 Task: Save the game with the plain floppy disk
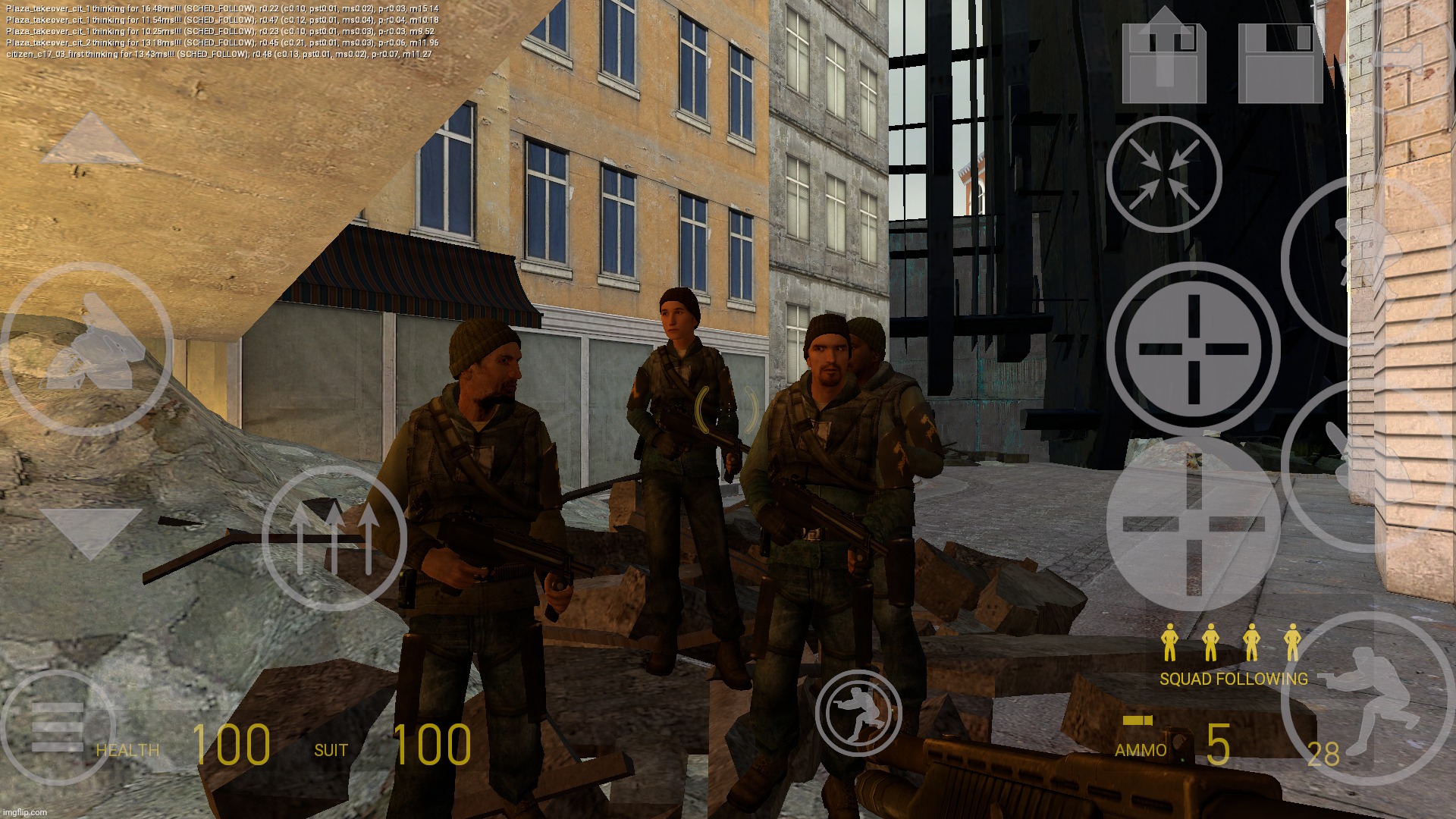tap(1280, 62)
